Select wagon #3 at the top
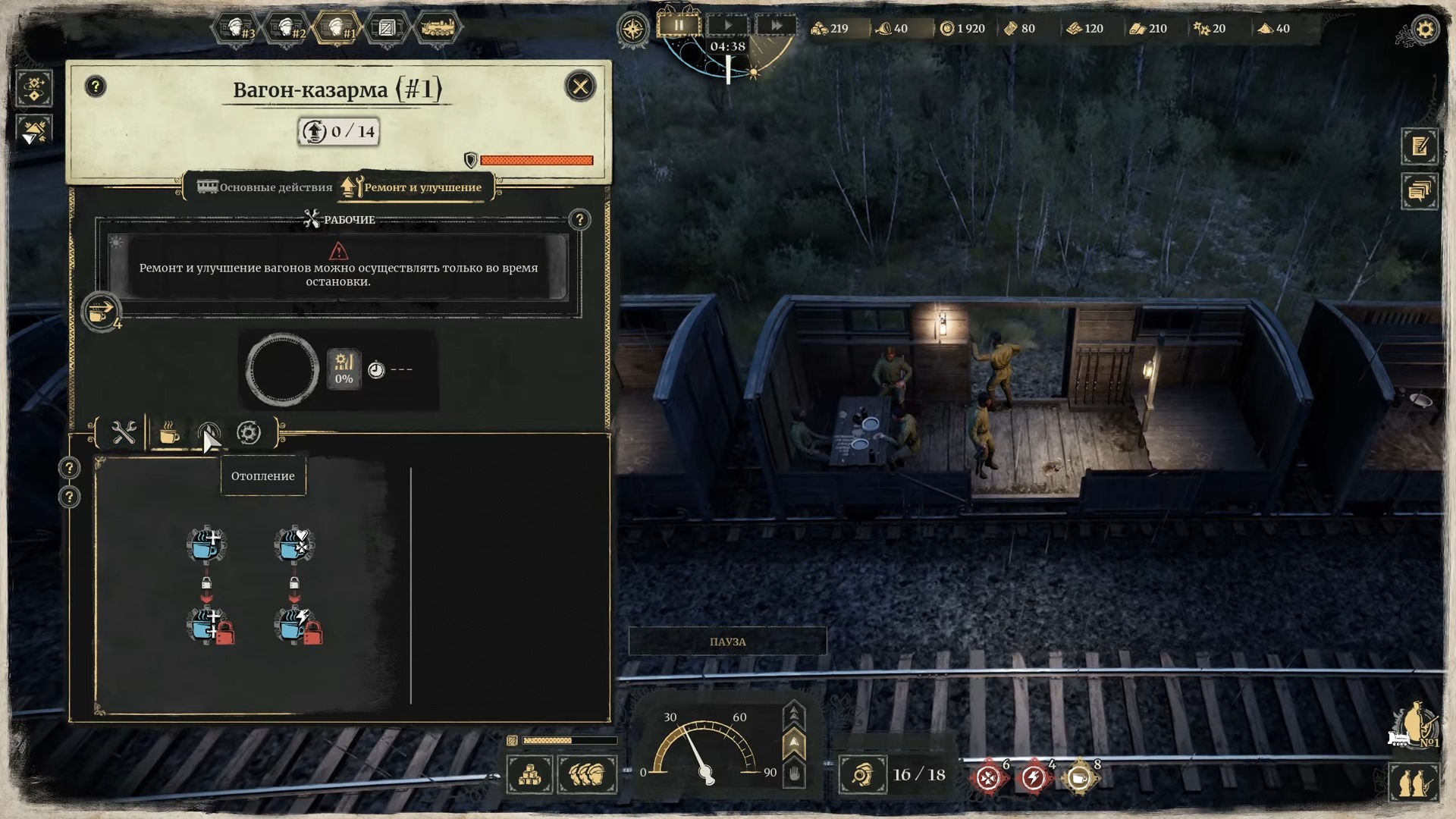 [x=237, y=29]
